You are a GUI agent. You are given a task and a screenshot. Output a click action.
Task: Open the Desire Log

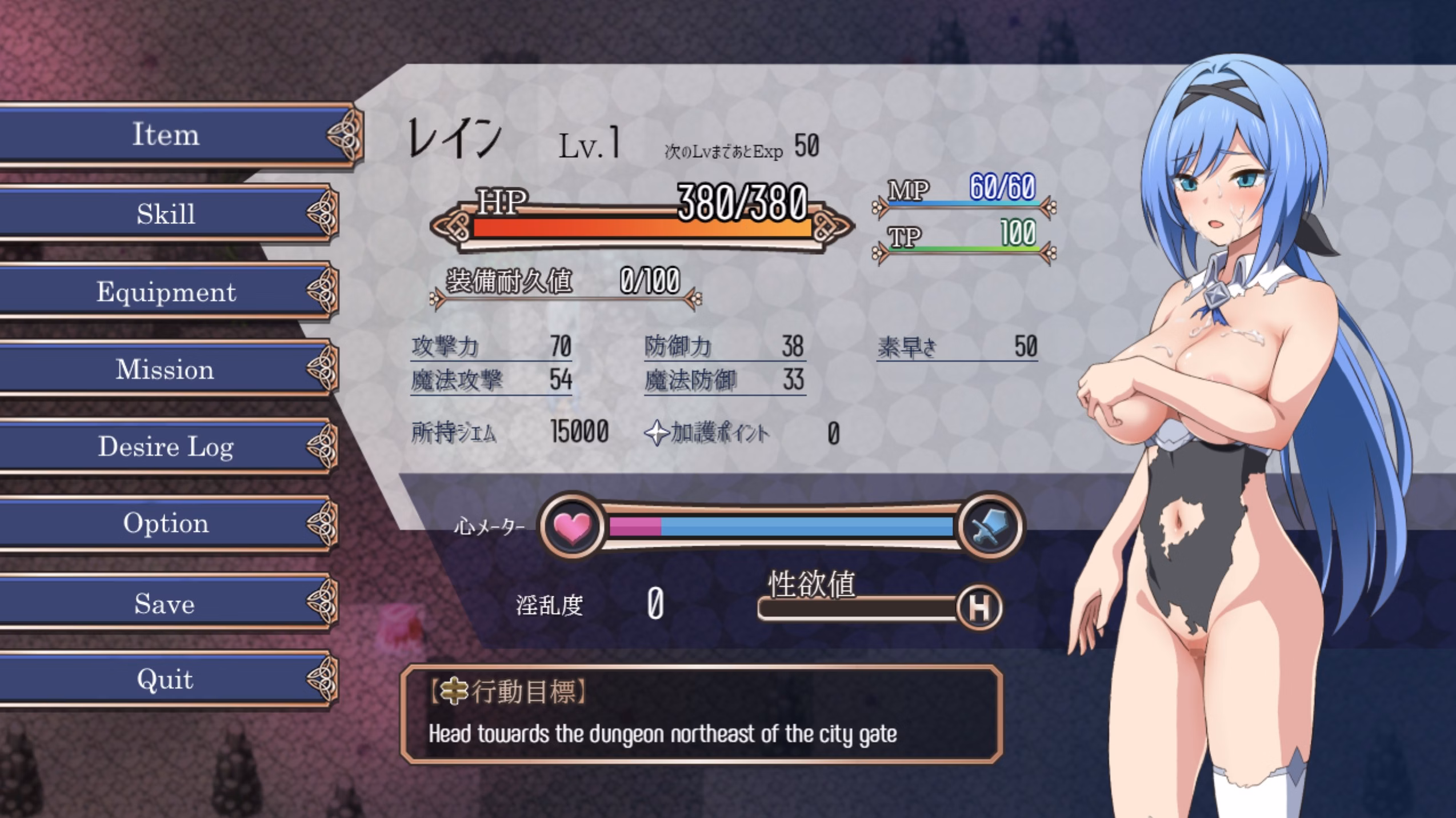pyautogui.click(x=166, y=447)
